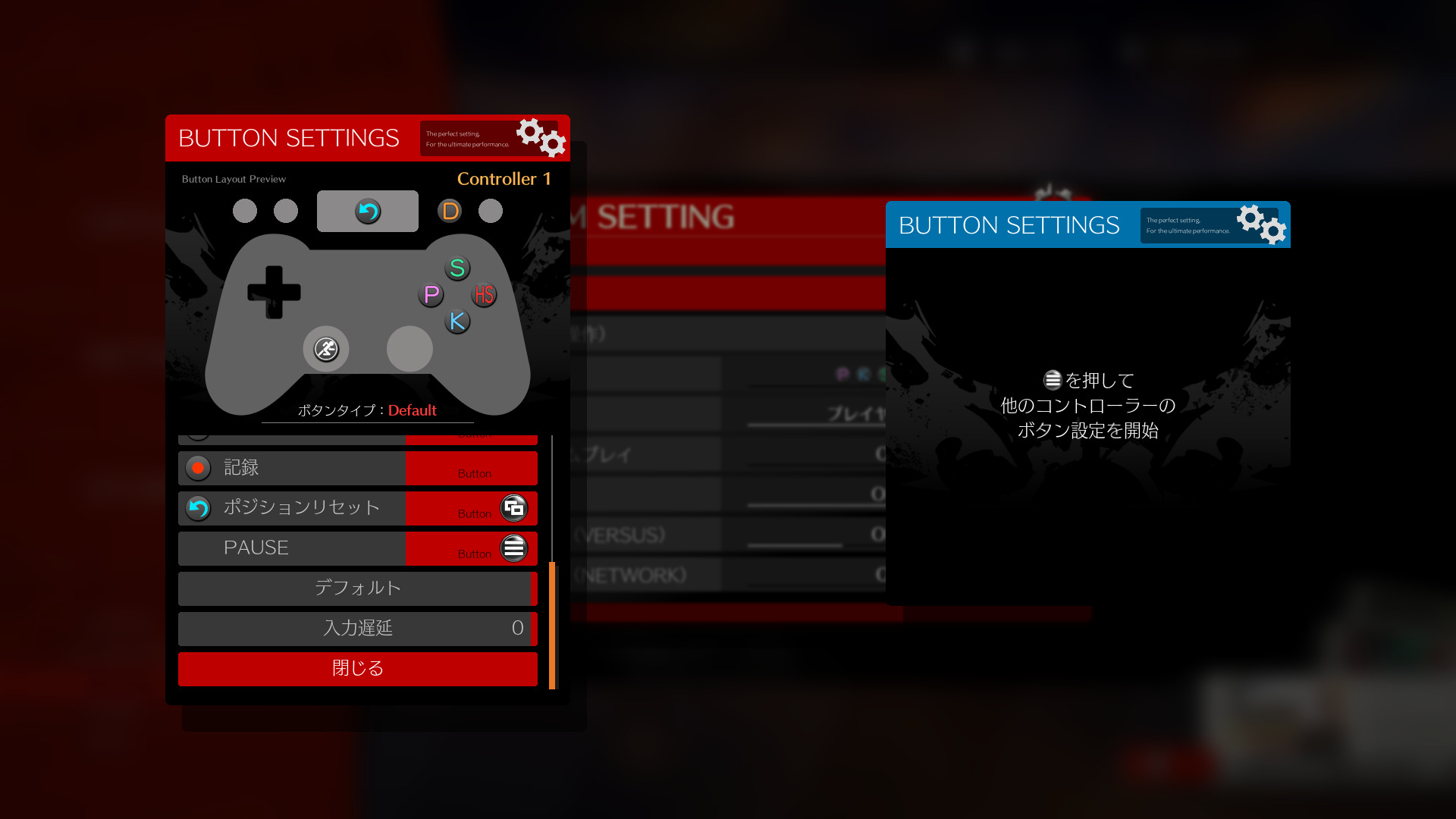Select the P (Punch) button icon
The width and height of the screenshot is (1456, 819).
click(x=431, y=295)
